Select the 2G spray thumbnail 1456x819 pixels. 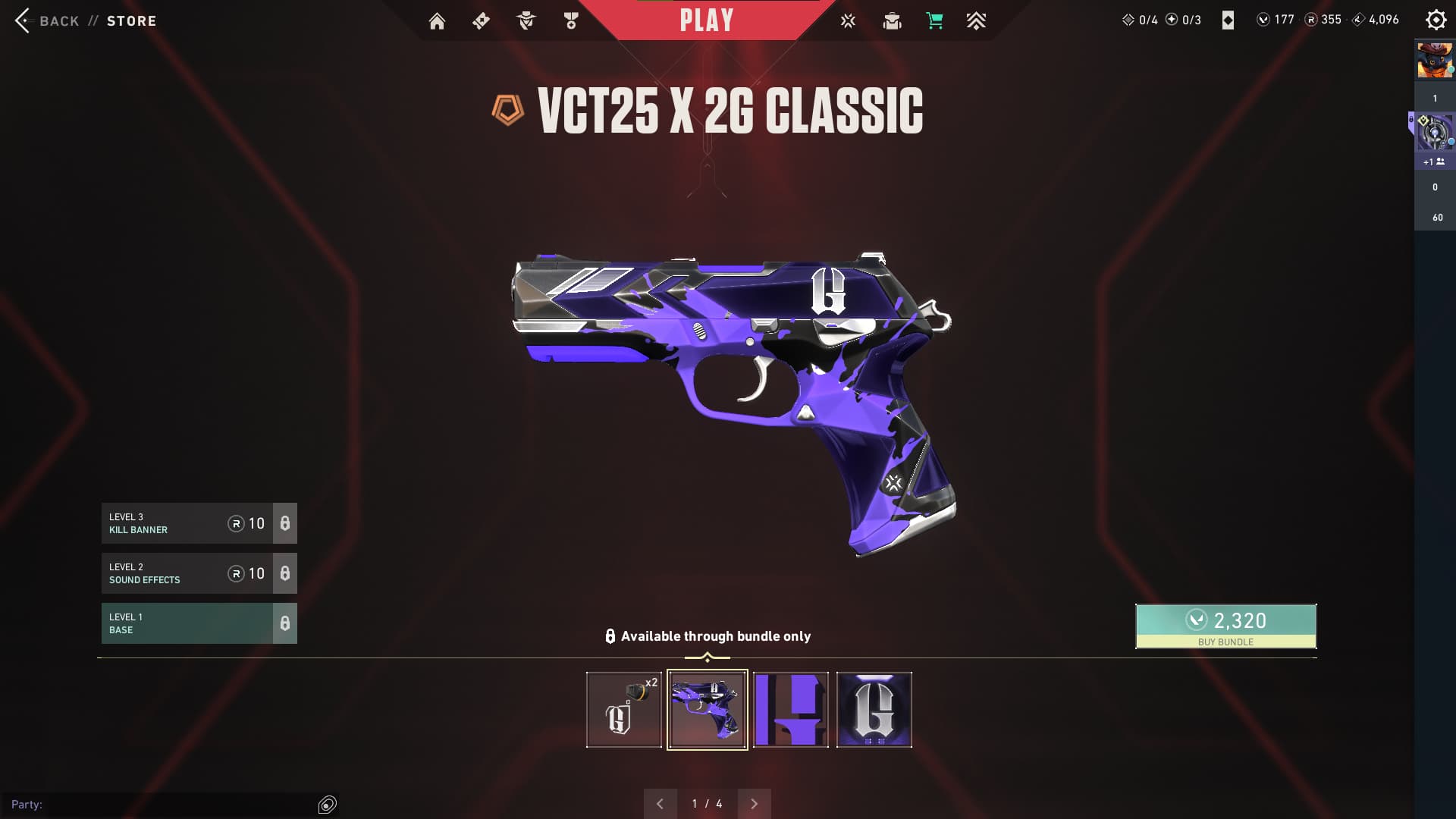874,710
